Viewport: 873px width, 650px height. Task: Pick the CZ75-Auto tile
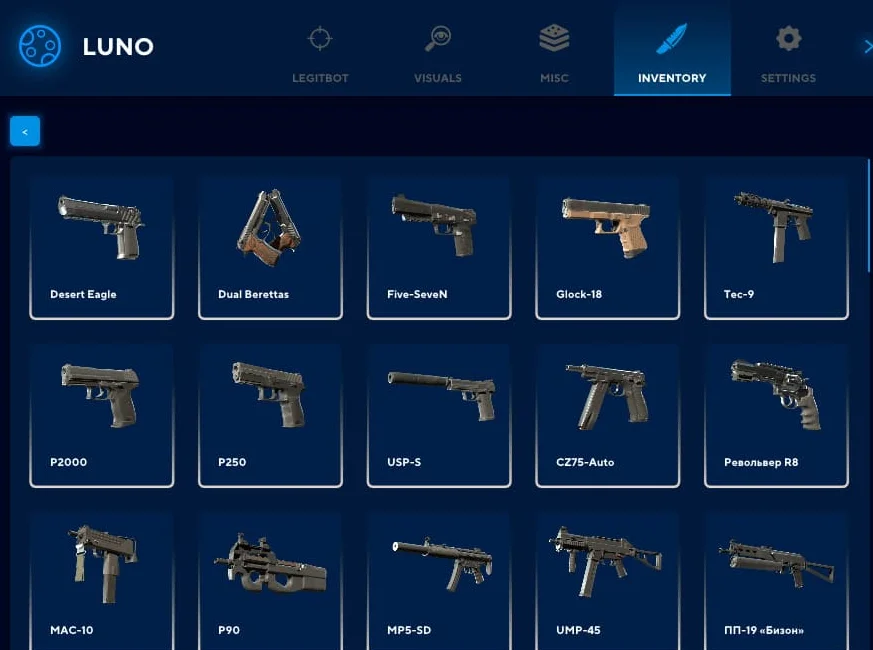pos(608,415)
